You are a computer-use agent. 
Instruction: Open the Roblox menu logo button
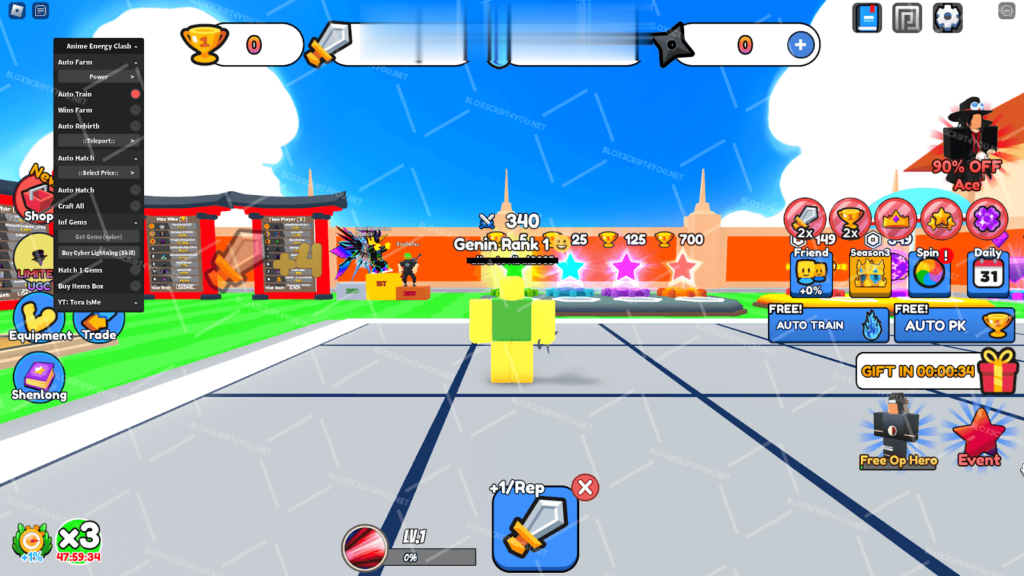(15, 11)
